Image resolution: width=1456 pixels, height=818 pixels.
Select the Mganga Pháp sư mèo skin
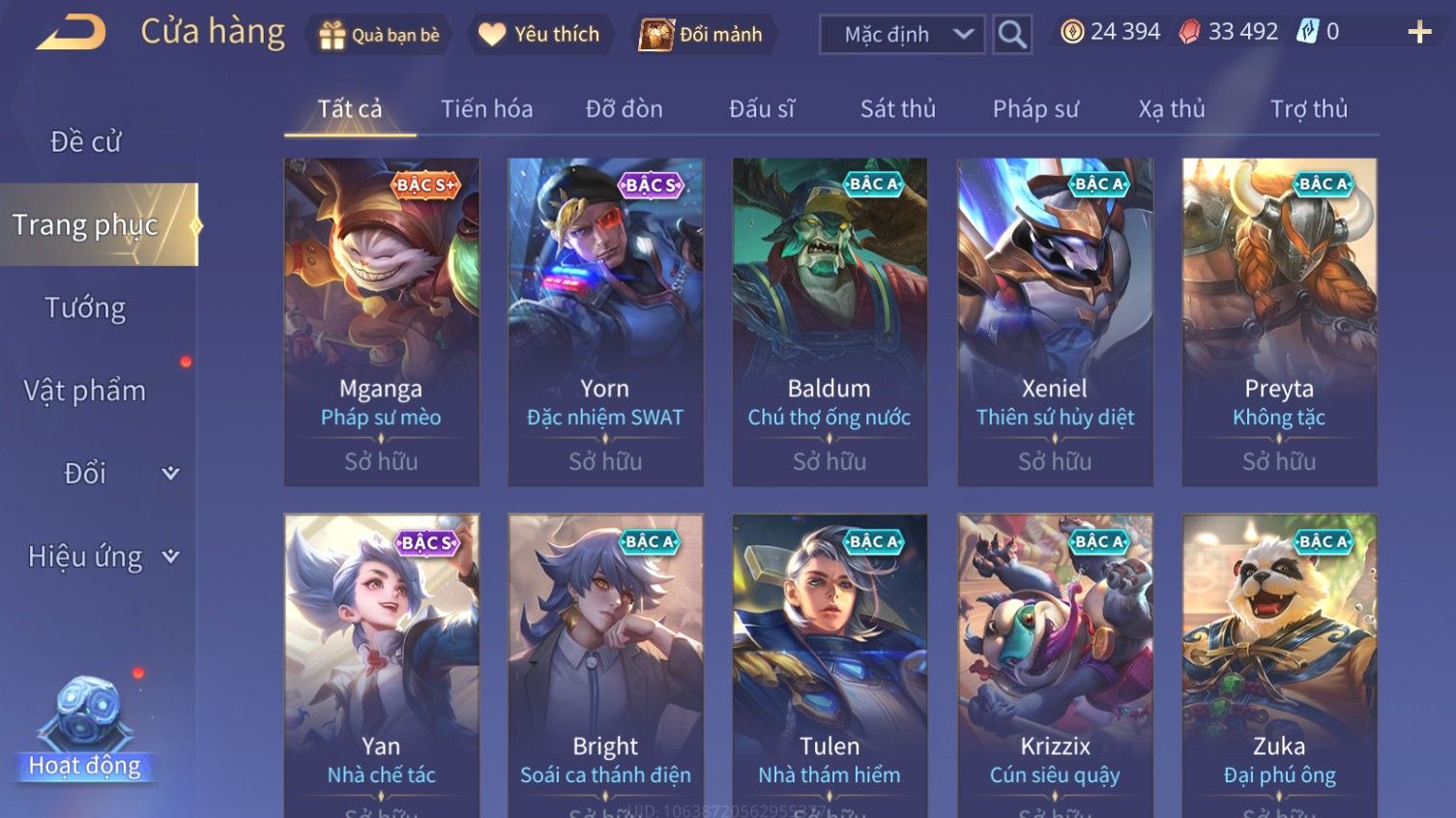pos(381,321)
